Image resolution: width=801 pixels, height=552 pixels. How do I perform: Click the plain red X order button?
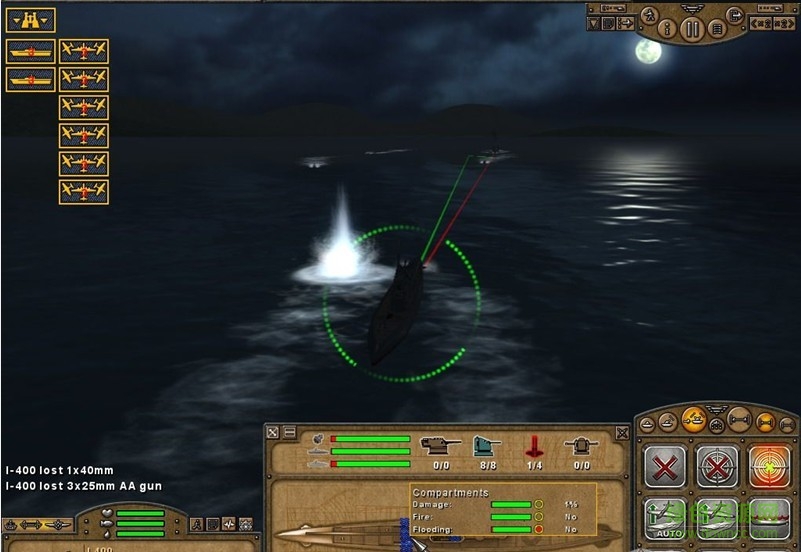click(664, 466)
